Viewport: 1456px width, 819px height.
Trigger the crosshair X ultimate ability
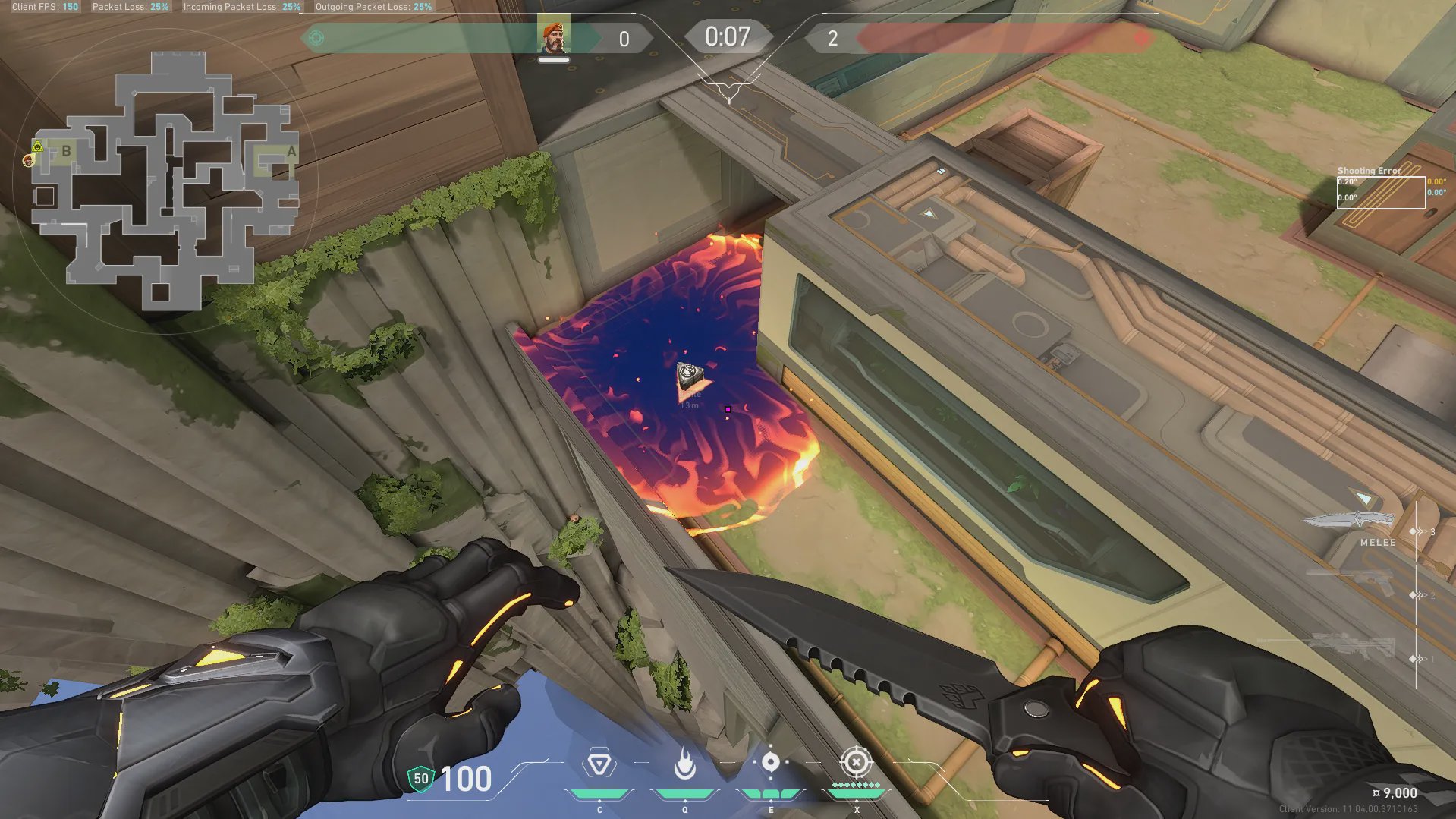coord(856,762)
